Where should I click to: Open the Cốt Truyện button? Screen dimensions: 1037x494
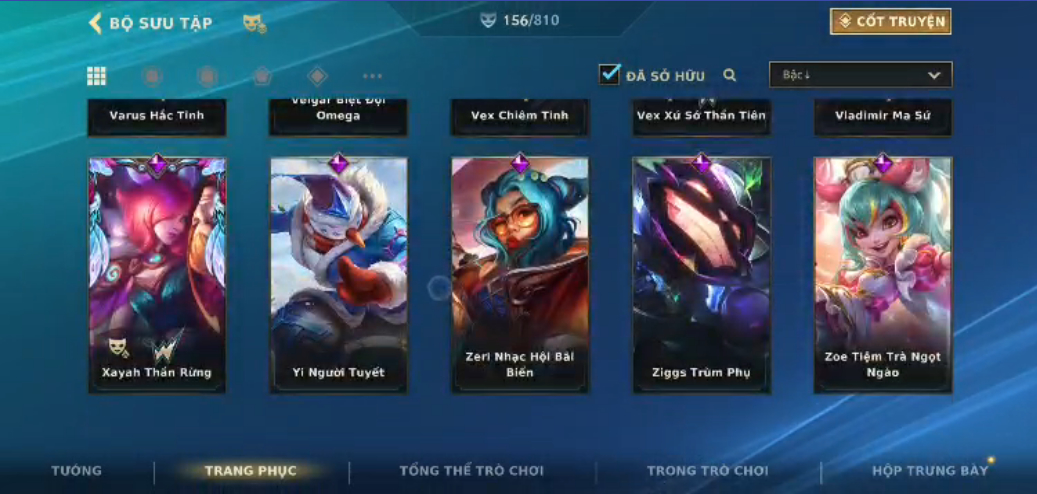890,22
